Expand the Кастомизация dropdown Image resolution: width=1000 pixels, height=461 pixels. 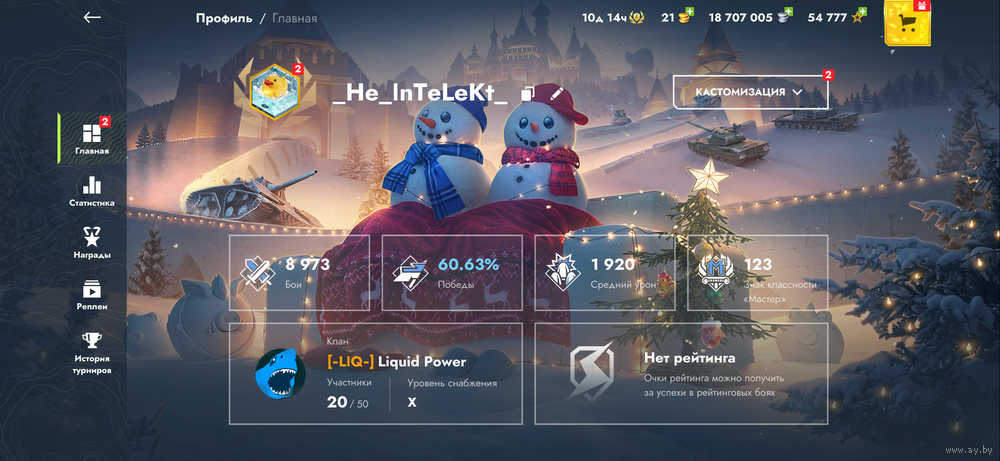tap(750, 92)
